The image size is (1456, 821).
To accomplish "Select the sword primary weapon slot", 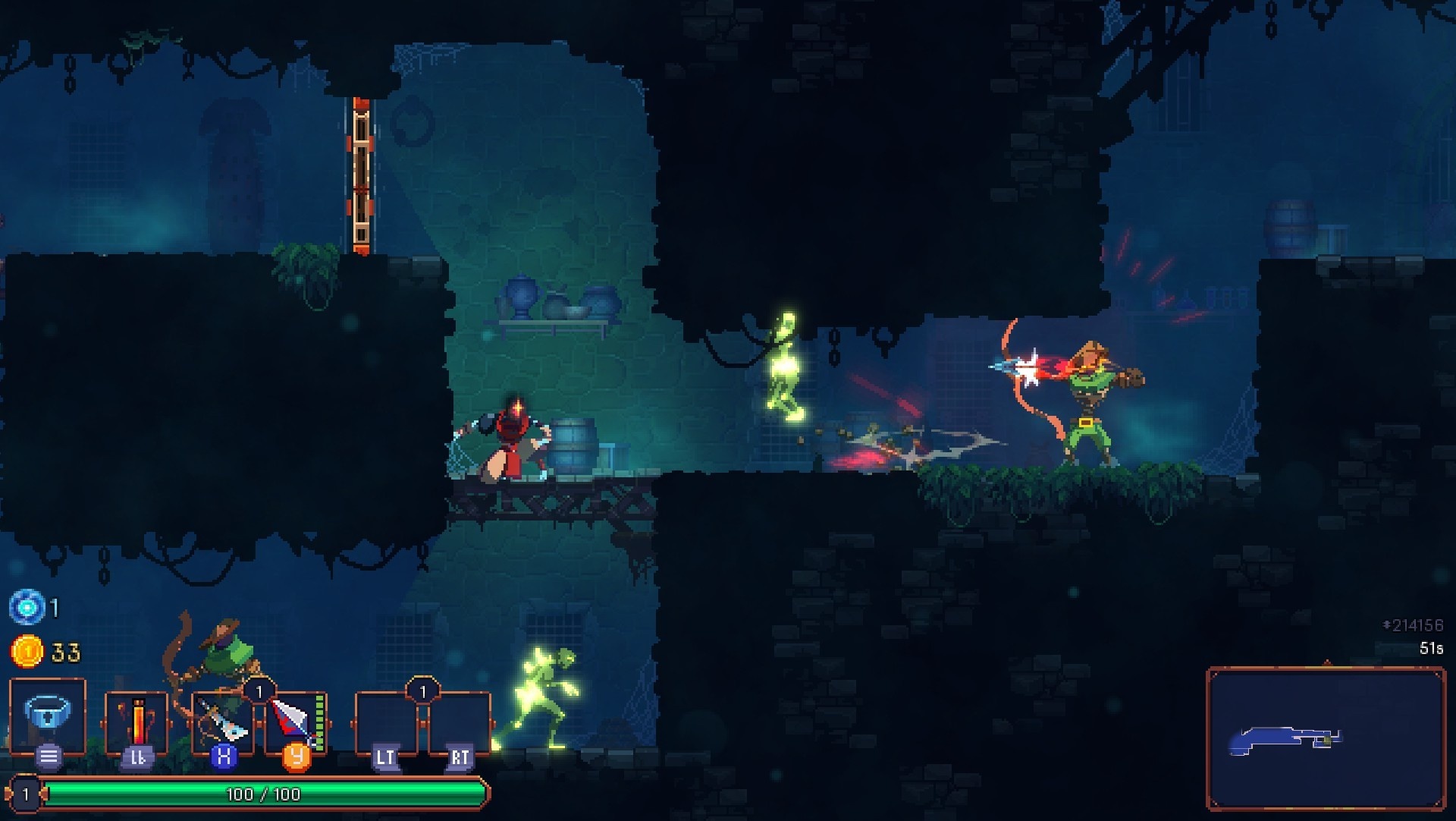I will 222,722.
